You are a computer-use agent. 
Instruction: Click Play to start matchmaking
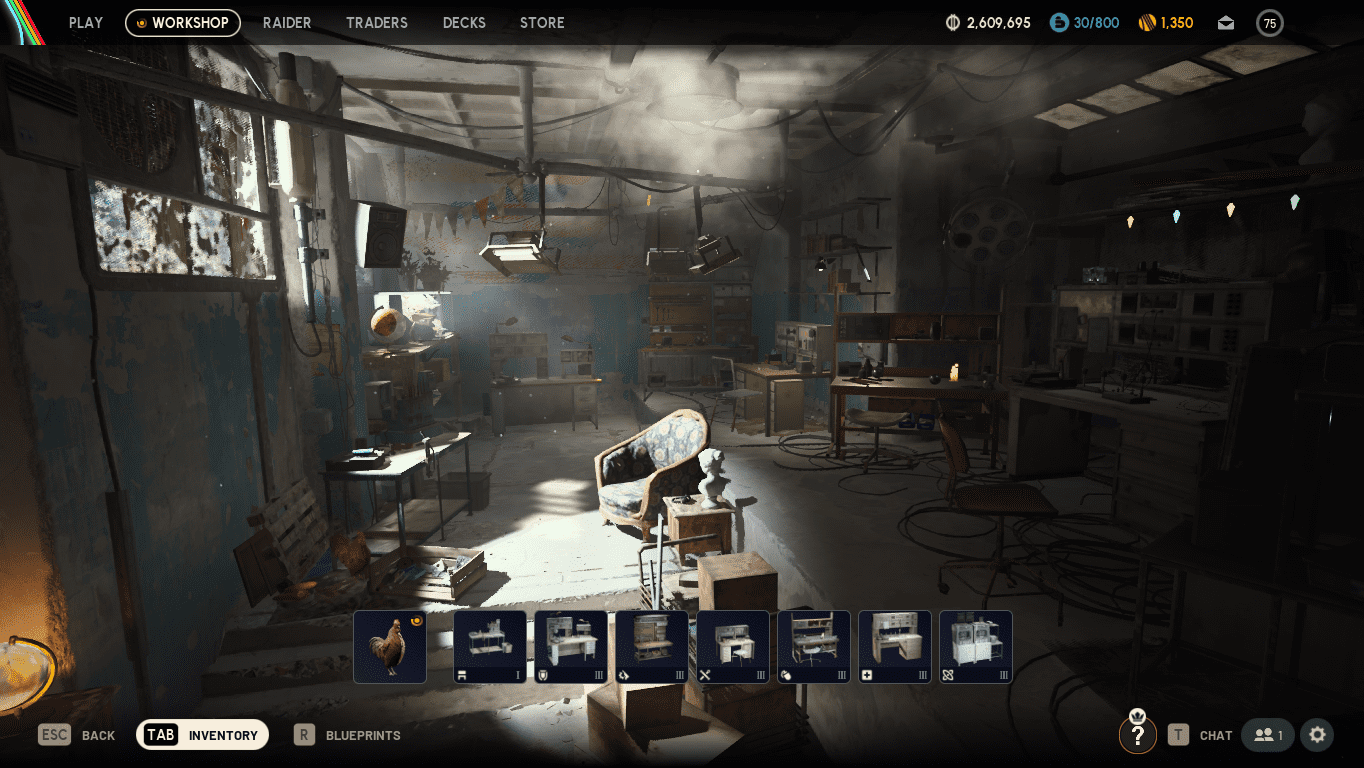[x=85, y=22]
